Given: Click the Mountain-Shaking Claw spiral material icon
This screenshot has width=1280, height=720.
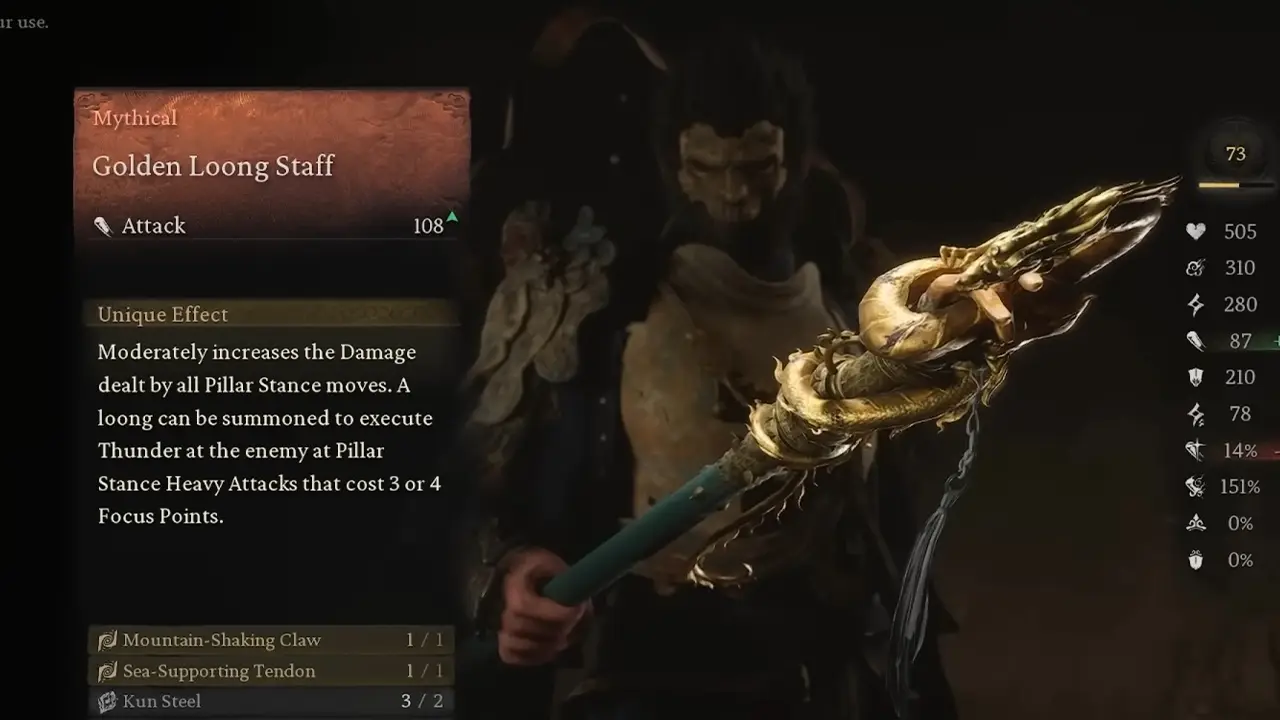Looking at the screenshot, I should [x=107, y=639].
